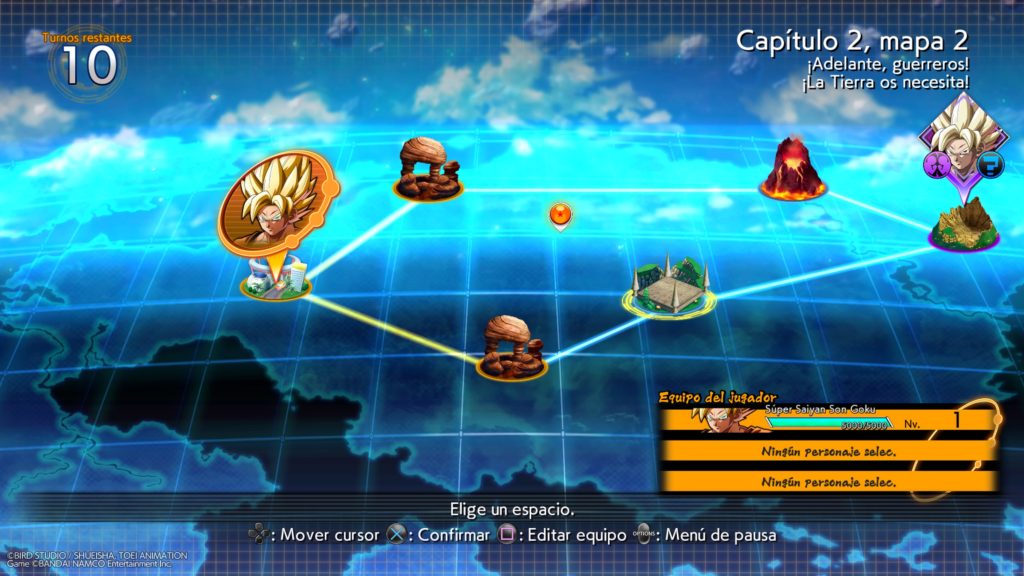Select the rock arch space linked to the volcano
The height and width of the screenshot is (576, 1024).
point(428,170)
